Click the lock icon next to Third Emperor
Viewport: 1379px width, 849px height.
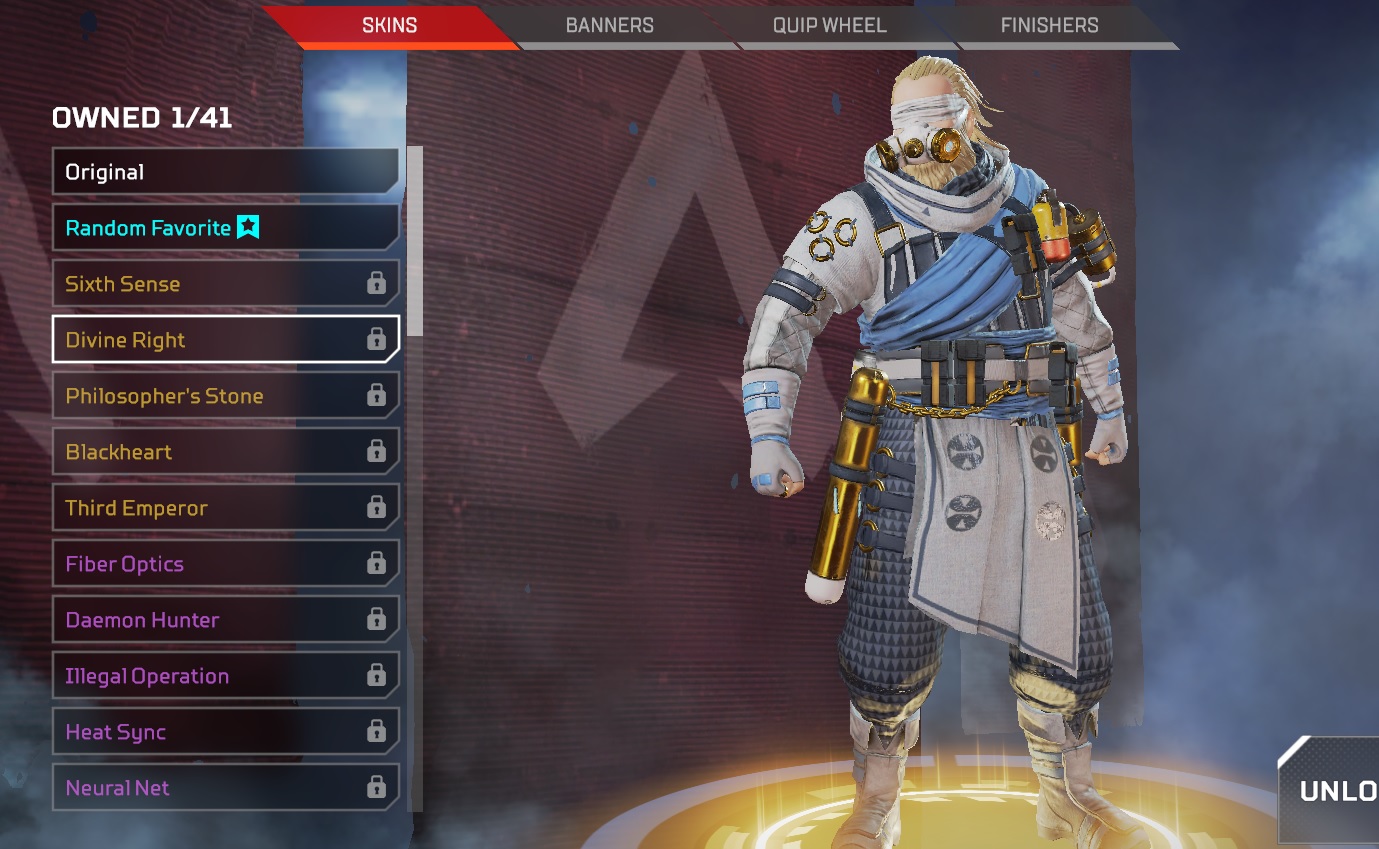(x=376, y=507)
